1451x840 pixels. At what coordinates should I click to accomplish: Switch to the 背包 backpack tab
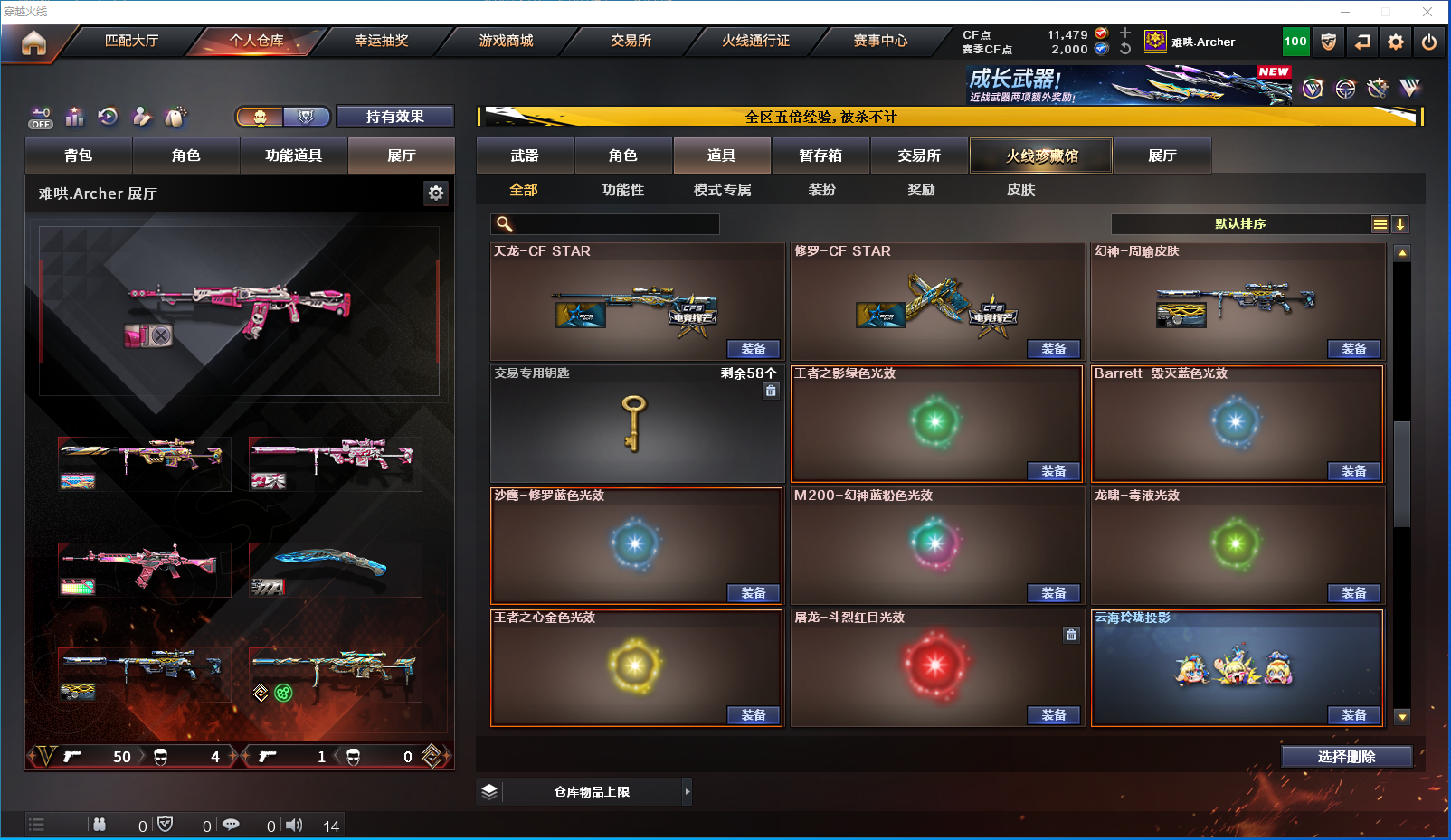coord(79,156)
